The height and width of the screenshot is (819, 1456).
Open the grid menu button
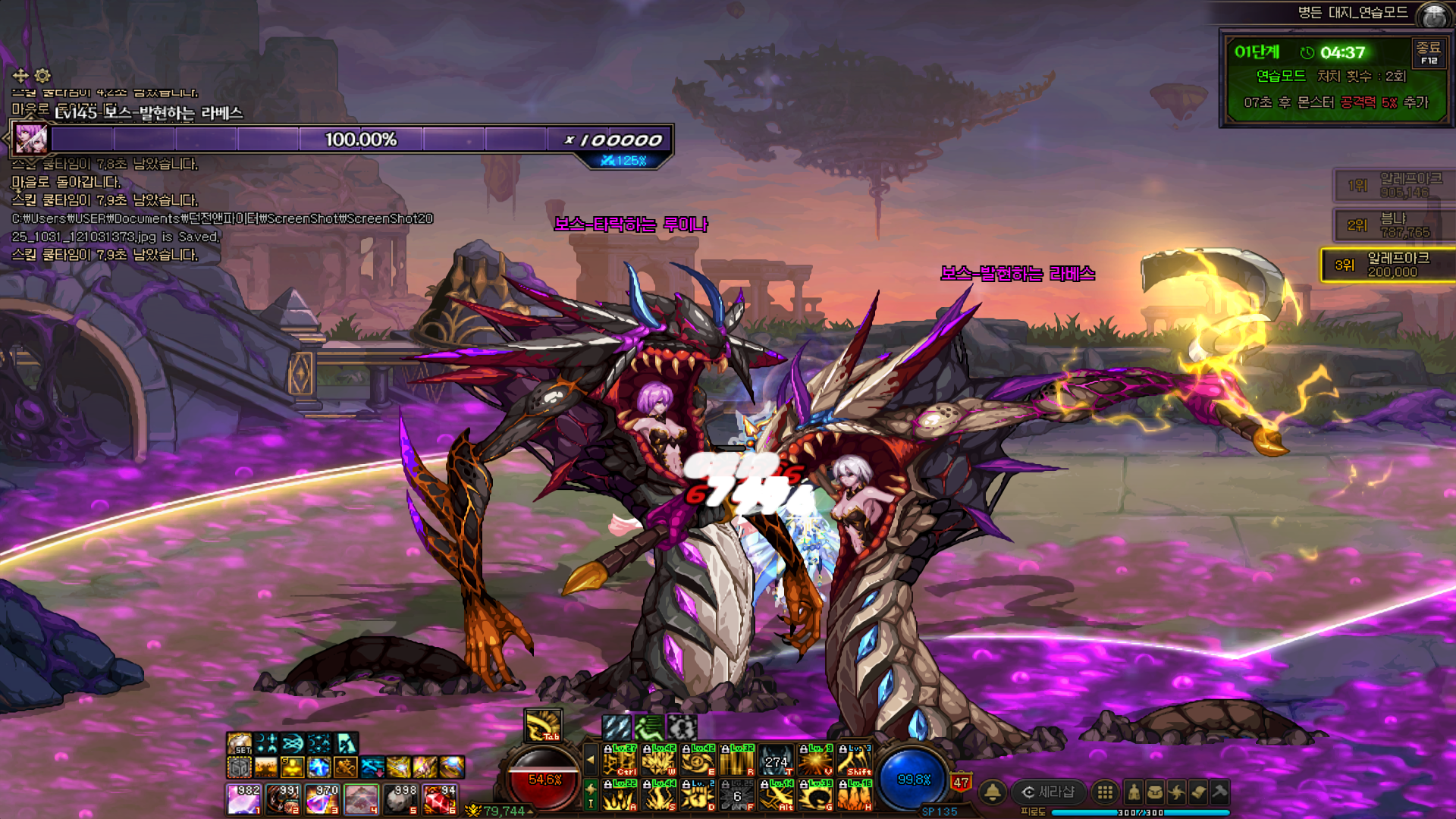point(1106,792)
